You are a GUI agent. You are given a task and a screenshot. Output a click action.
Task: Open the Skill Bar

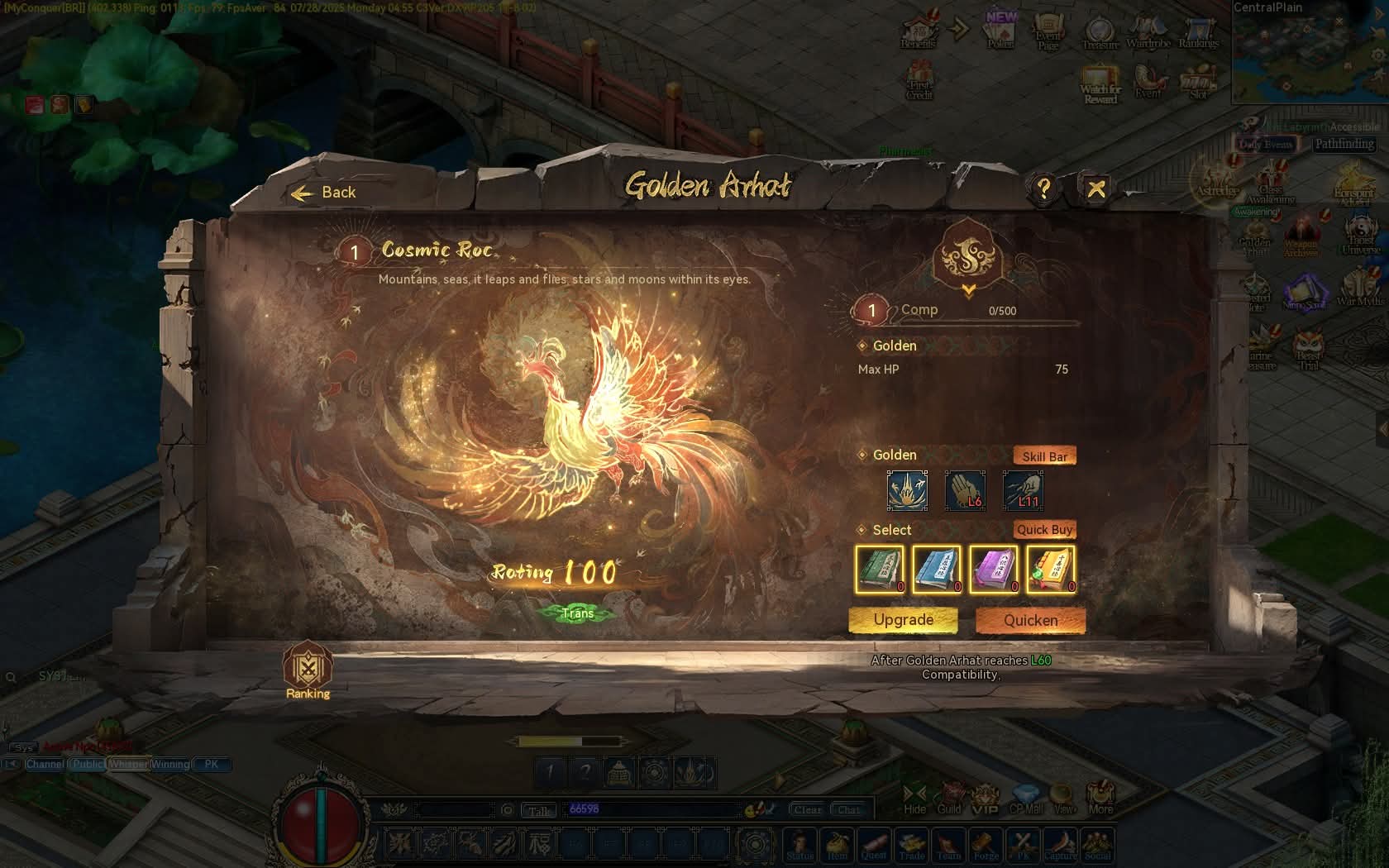point(1044,456)
